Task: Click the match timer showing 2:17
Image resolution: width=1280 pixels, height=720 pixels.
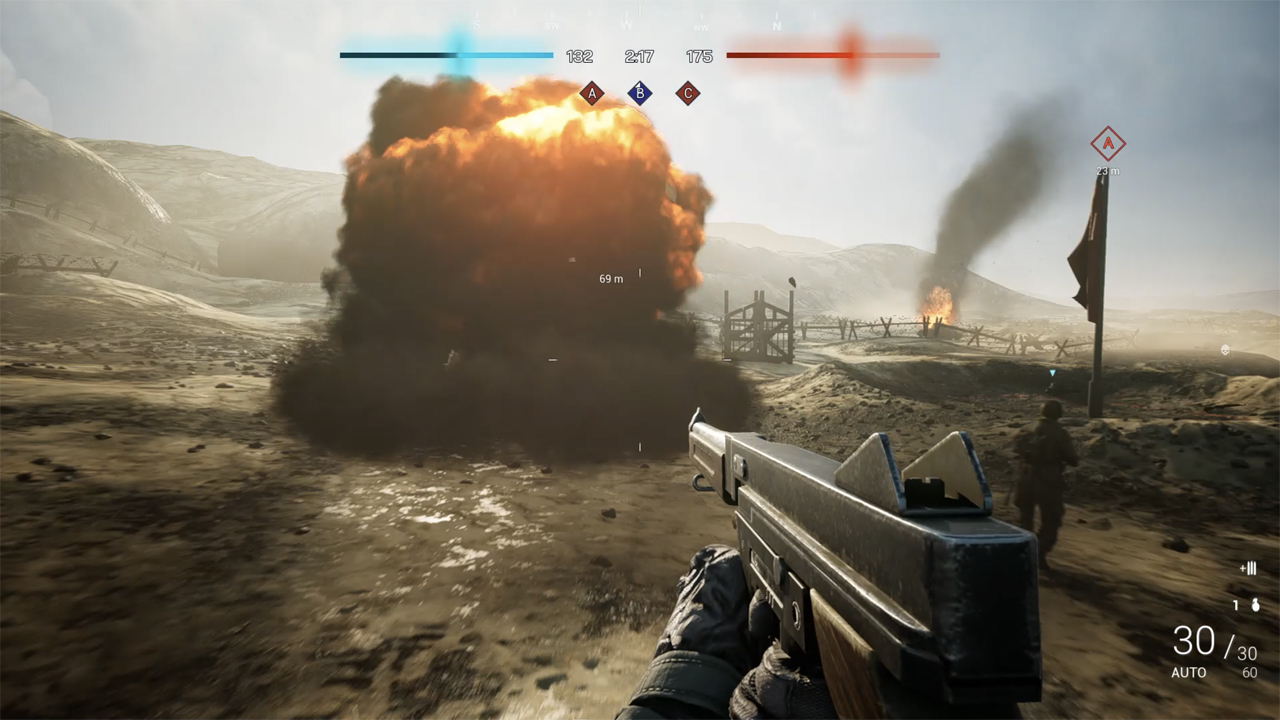Action: 638,54
